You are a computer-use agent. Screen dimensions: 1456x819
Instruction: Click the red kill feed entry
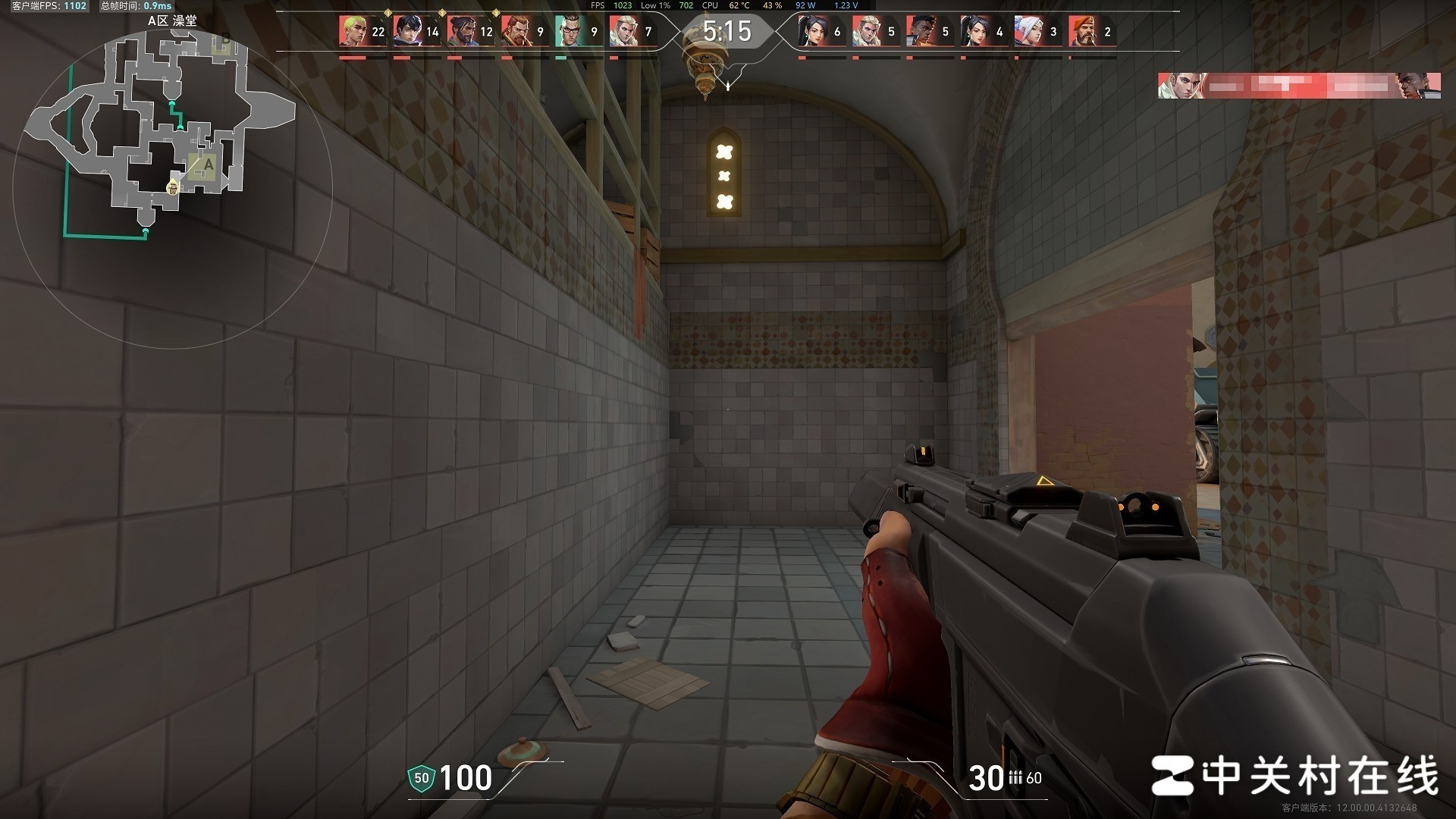(x=1299, y=86)
